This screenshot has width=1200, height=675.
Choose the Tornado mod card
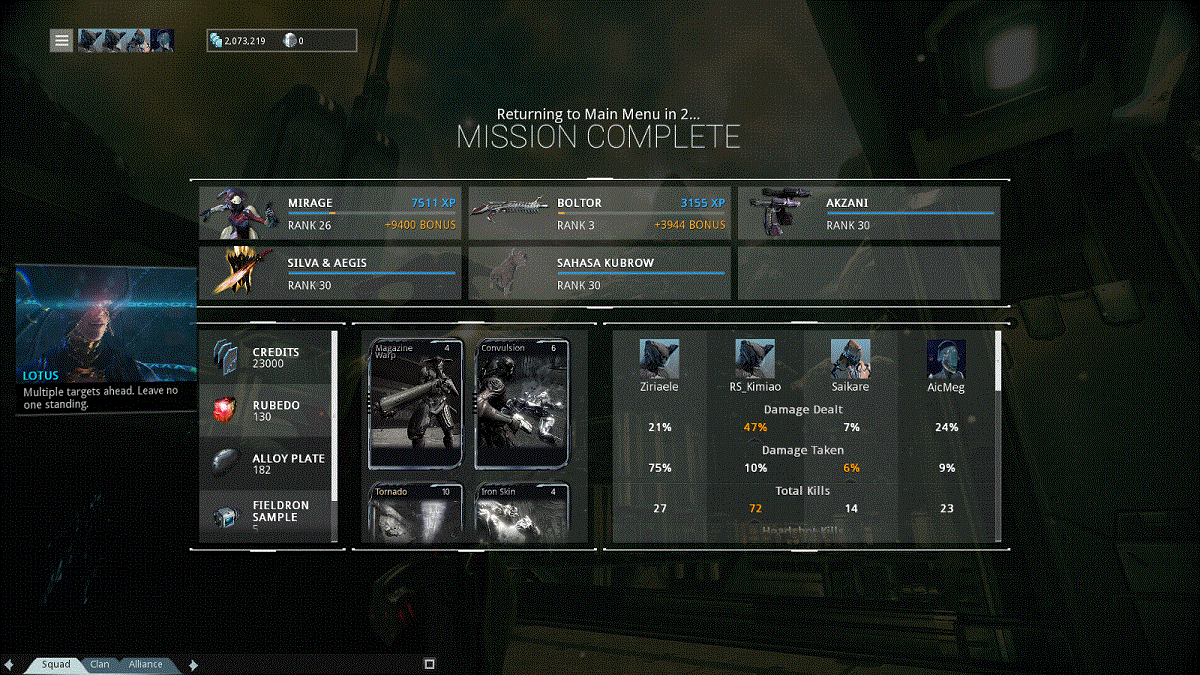click(x=416, y=512)
